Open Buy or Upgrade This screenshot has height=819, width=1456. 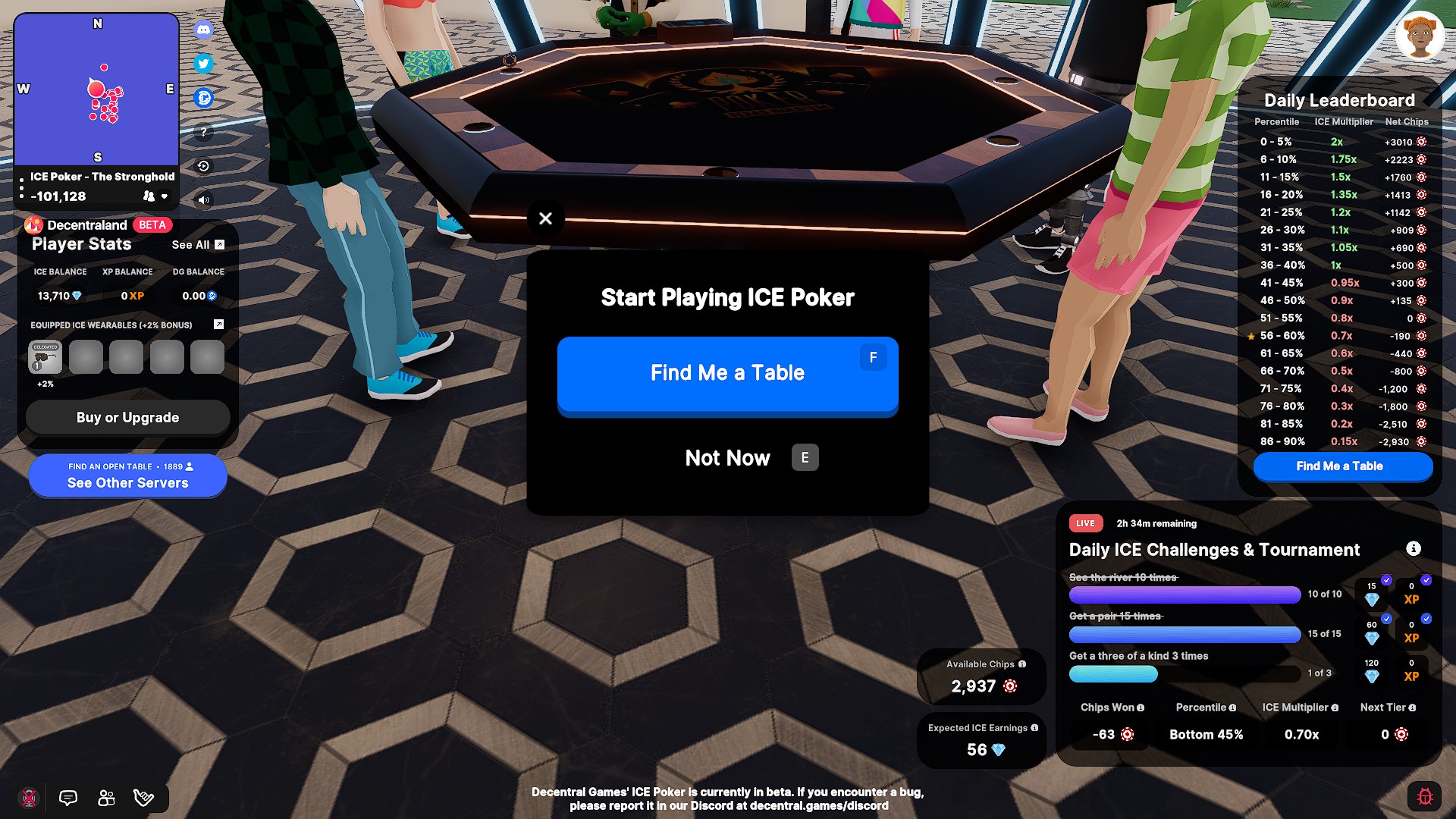[x=127, y=417]
